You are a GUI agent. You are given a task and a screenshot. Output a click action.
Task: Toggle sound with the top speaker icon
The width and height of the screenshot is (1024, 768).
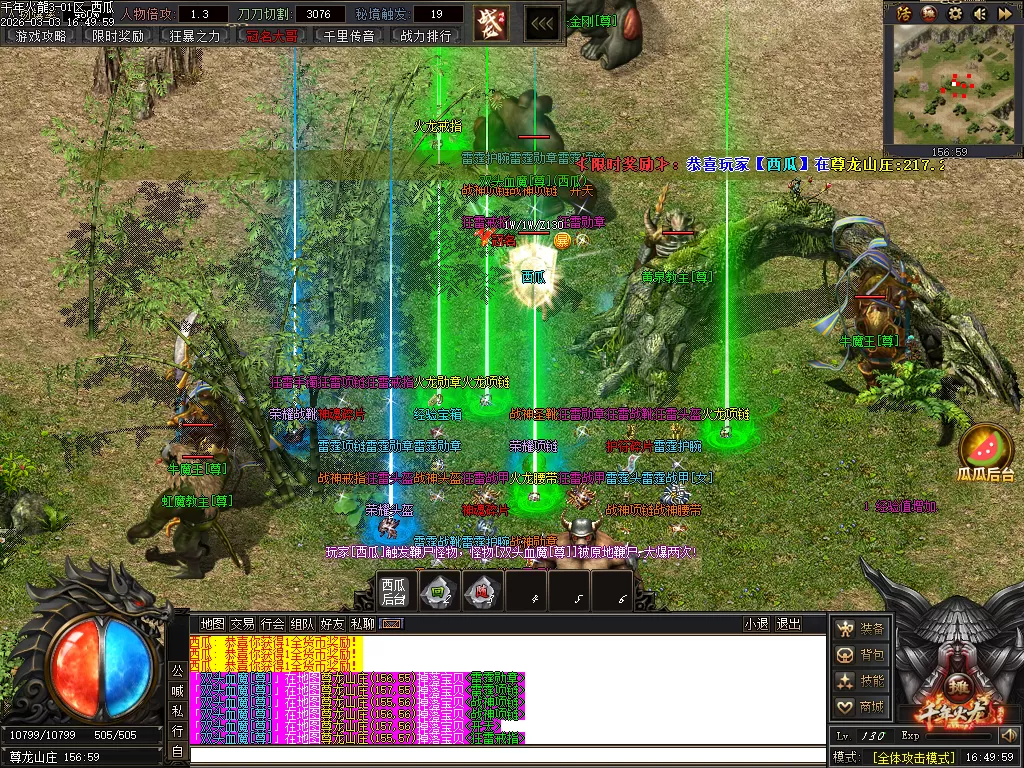pos(979,13)
